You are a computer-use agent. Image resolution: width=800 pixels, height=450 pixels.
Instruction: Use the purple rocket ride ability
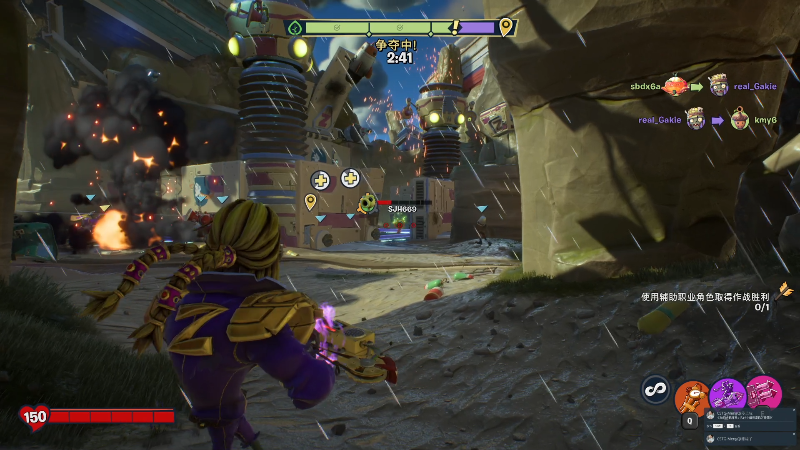point(727,393)
